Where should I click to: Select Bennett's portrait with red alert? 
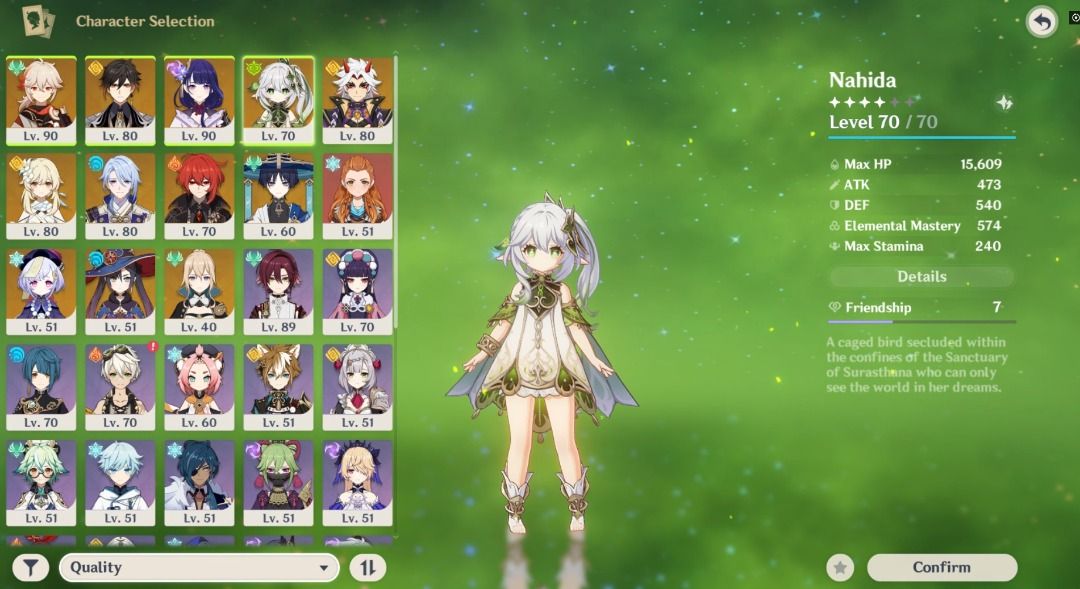point(120,388)
